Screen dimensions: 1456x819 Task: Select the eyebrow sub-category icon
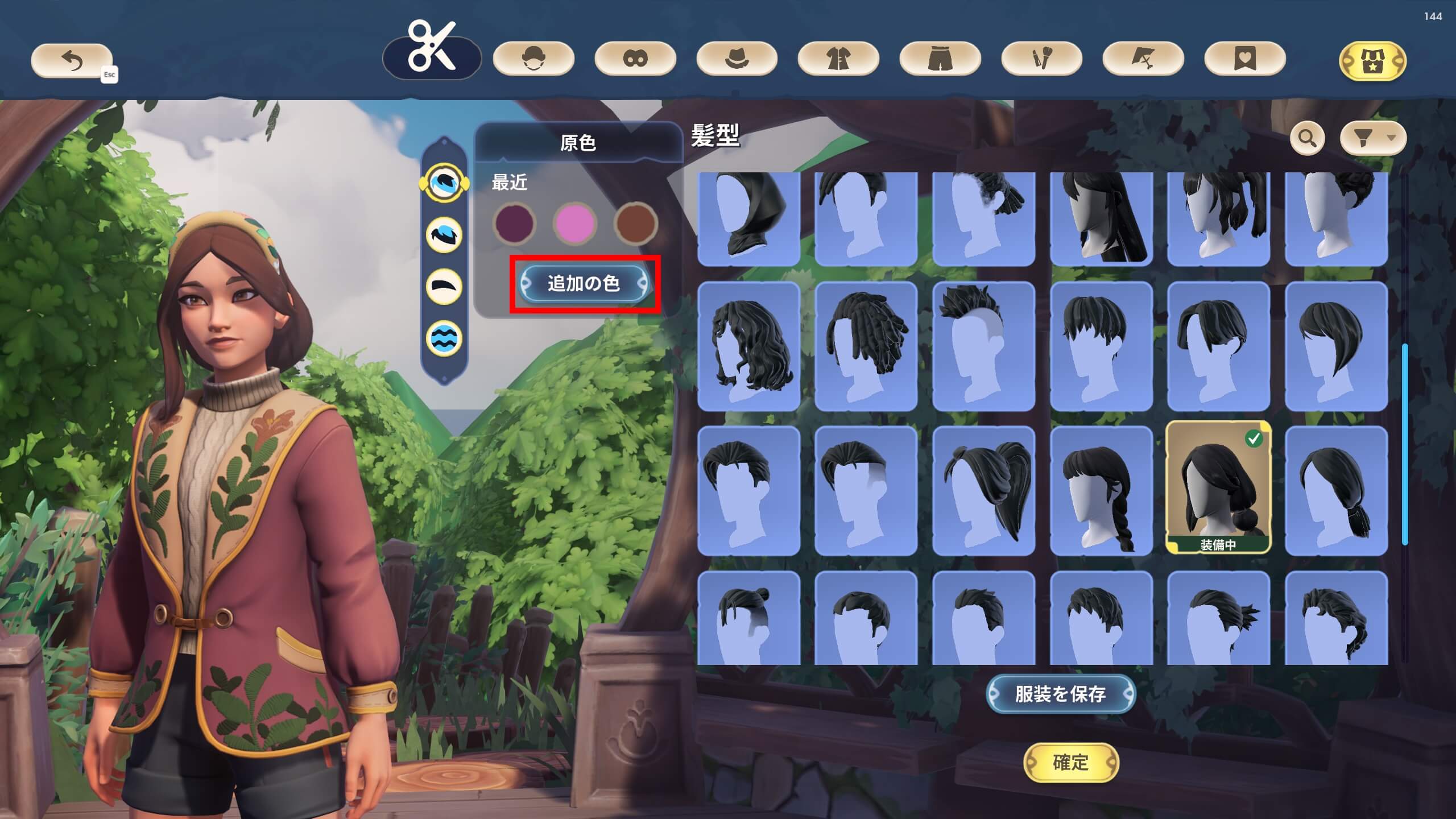click(444, 286)
